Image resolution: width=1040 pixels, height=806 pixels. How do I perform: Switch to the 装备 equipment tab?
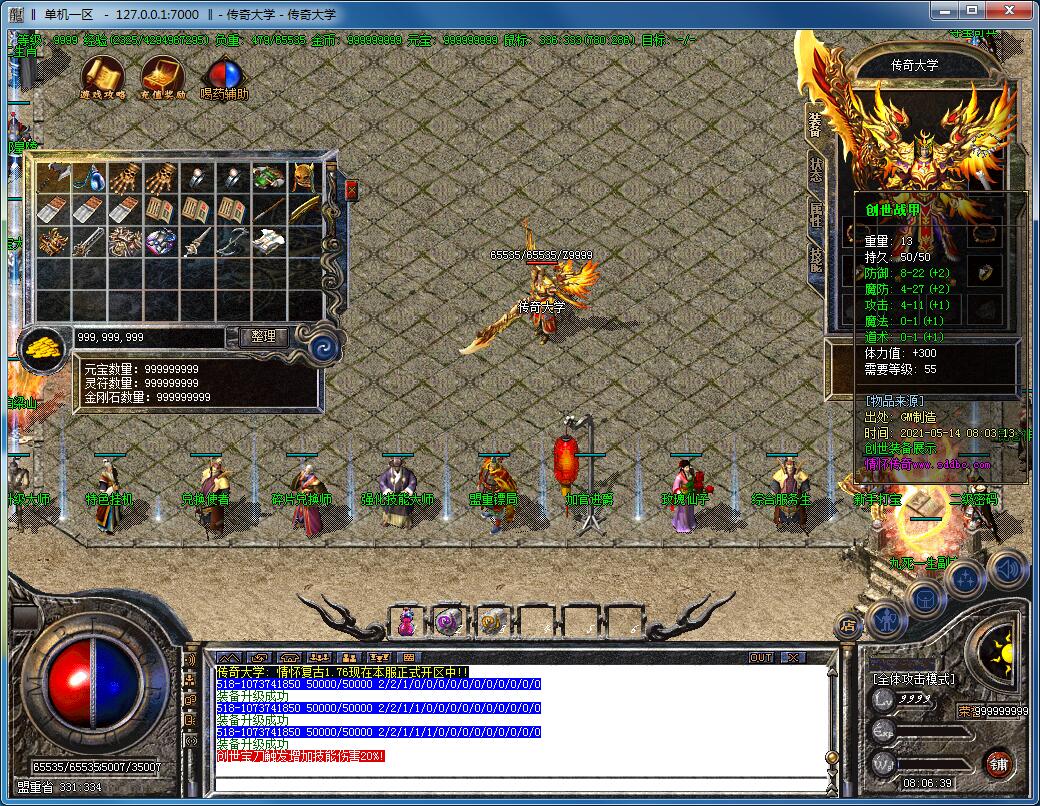pos(814,125)
